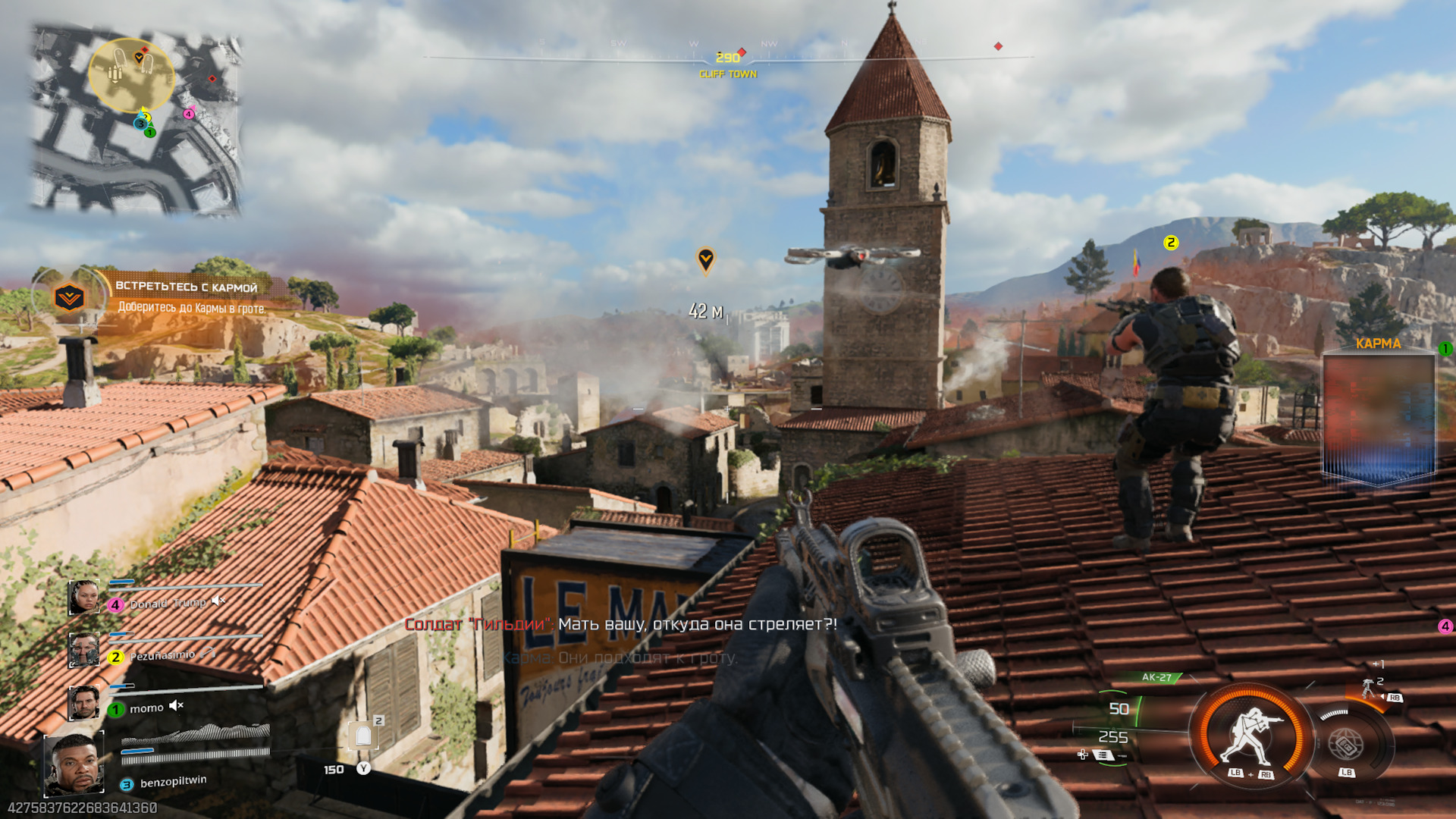
Task: Activate the orange soldier-firing ability icon
Action: coord(1251,736)
